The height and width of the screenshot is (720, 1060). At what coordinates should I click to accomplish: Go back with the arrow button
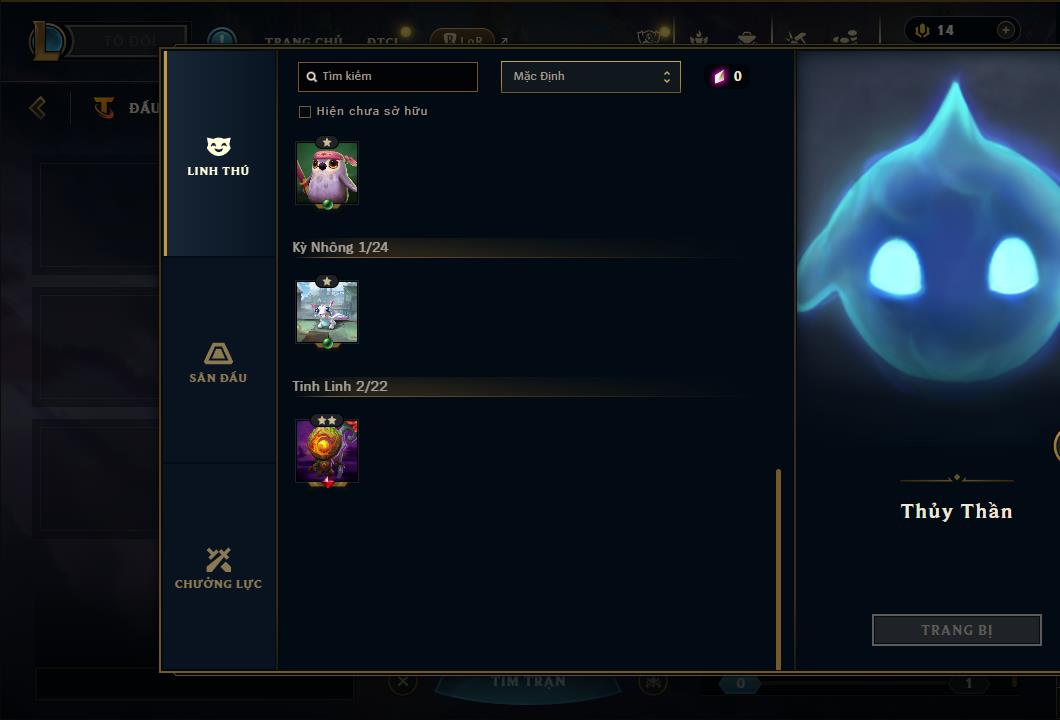pyautogui.click(x=38, y=107)
